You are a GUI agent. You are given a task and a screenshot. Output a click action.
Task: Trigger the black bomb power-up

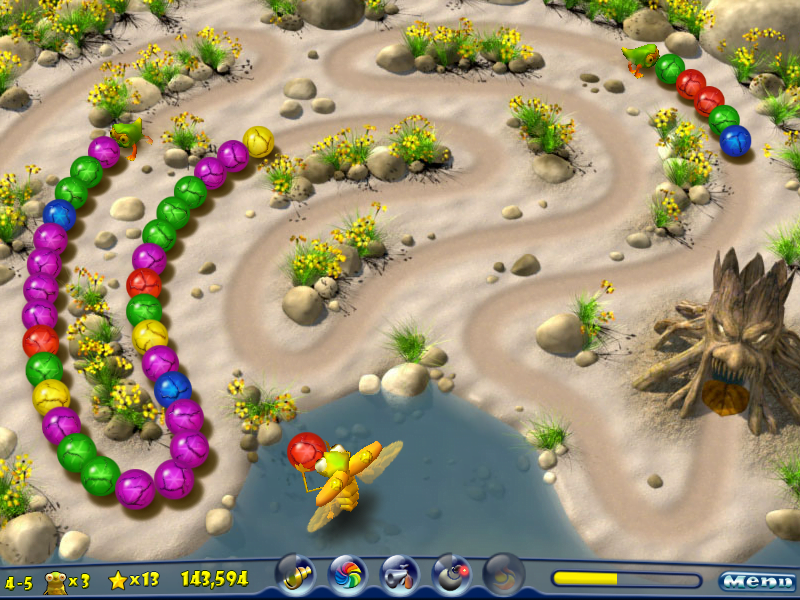coord(451,575)
